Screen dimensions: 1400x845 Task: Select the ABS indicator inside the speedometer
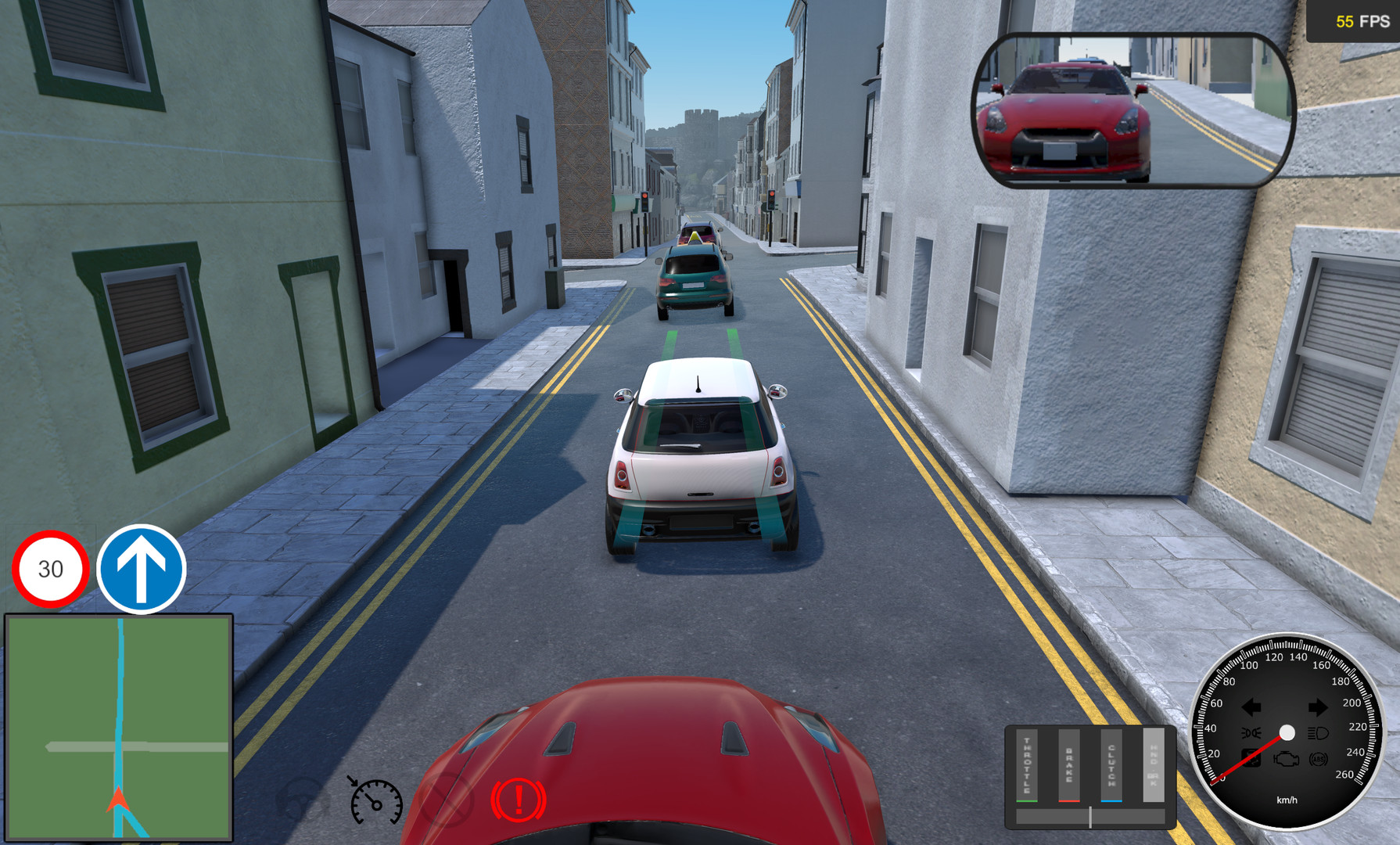click(1319, 759)
